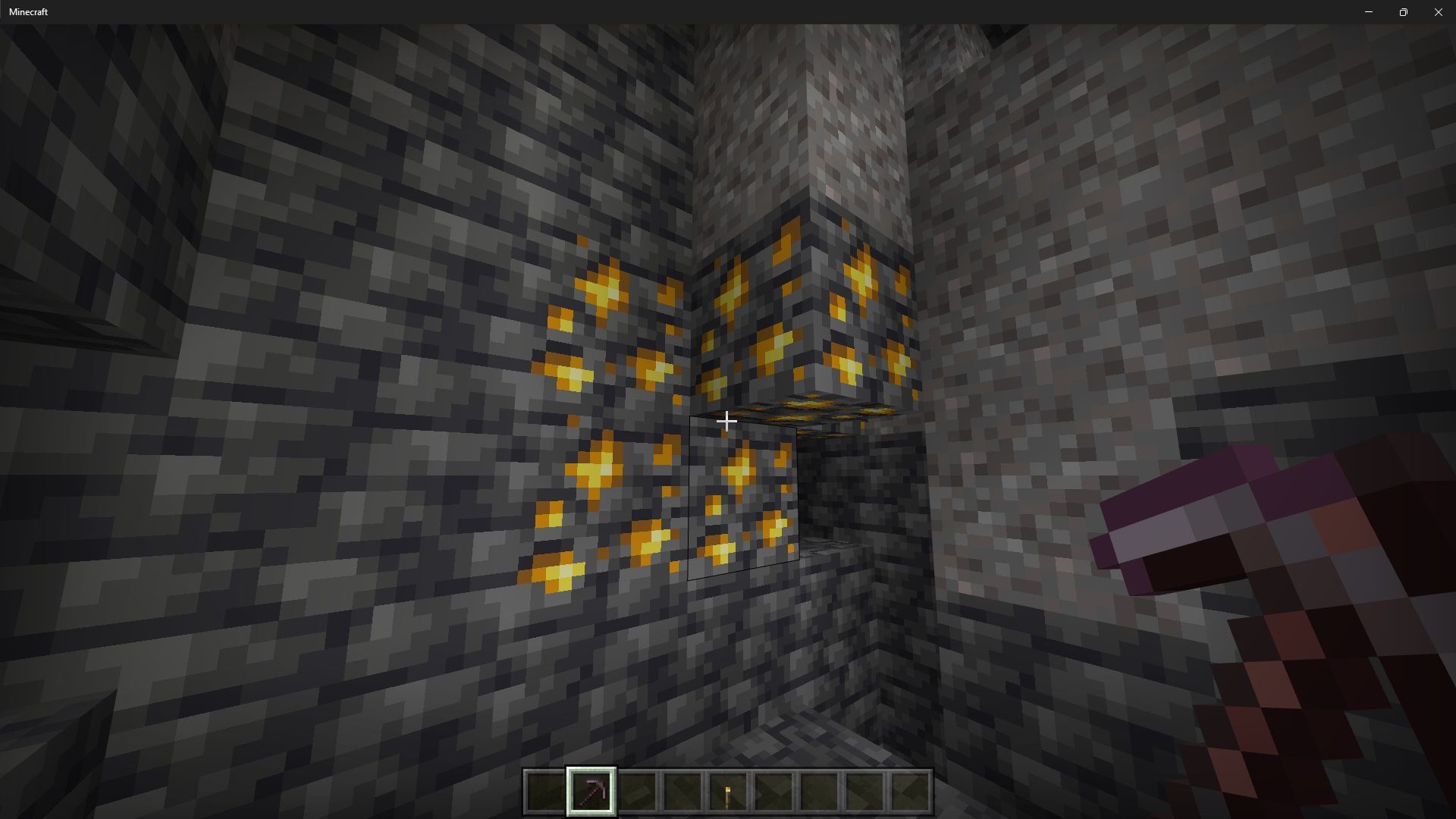1456x819 pixels.
Task: Click the torch icon in slot five
Action: point(728,792)
